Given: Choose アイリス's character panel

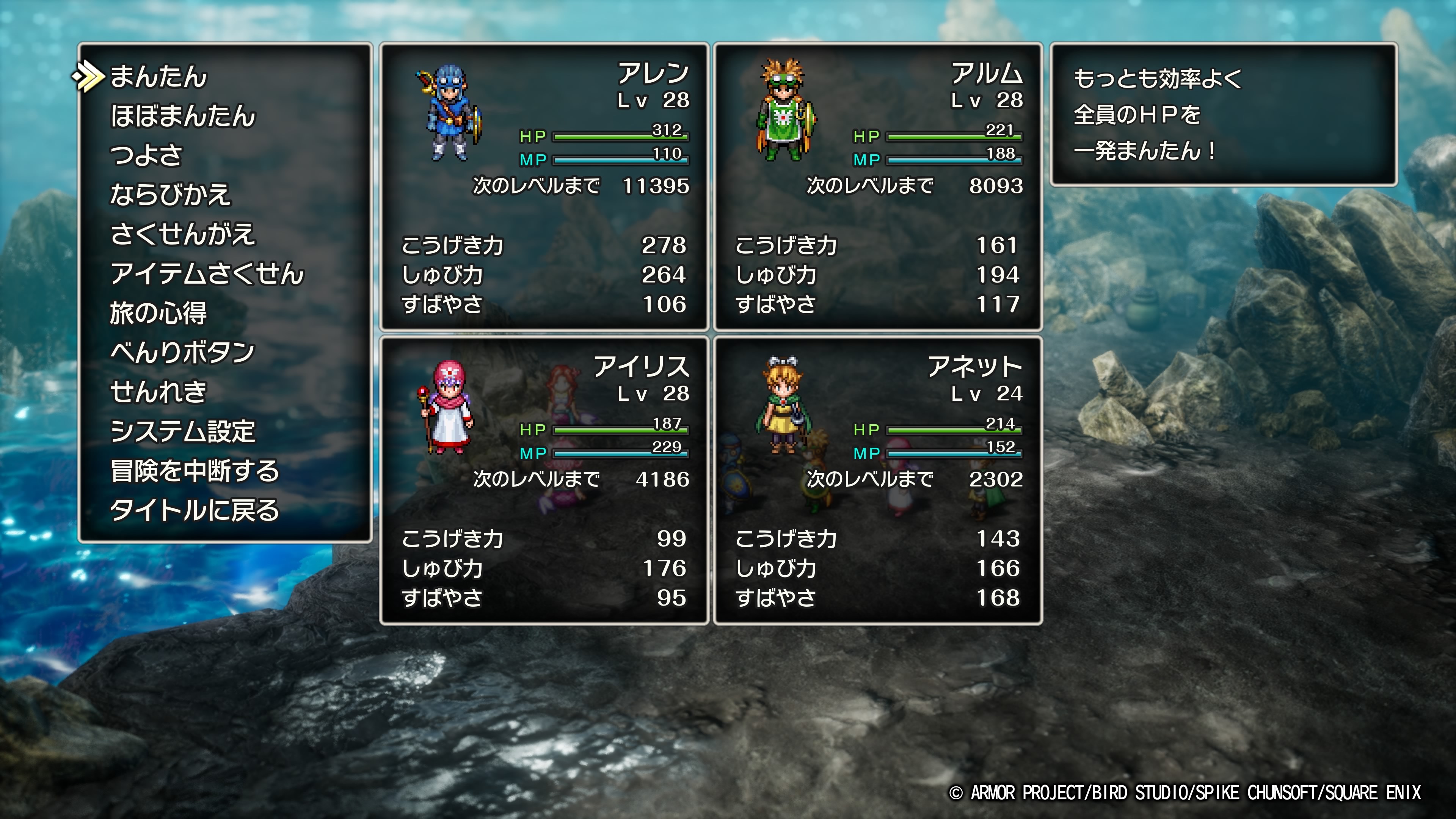Looking at the screenshot, I should 544,480.
